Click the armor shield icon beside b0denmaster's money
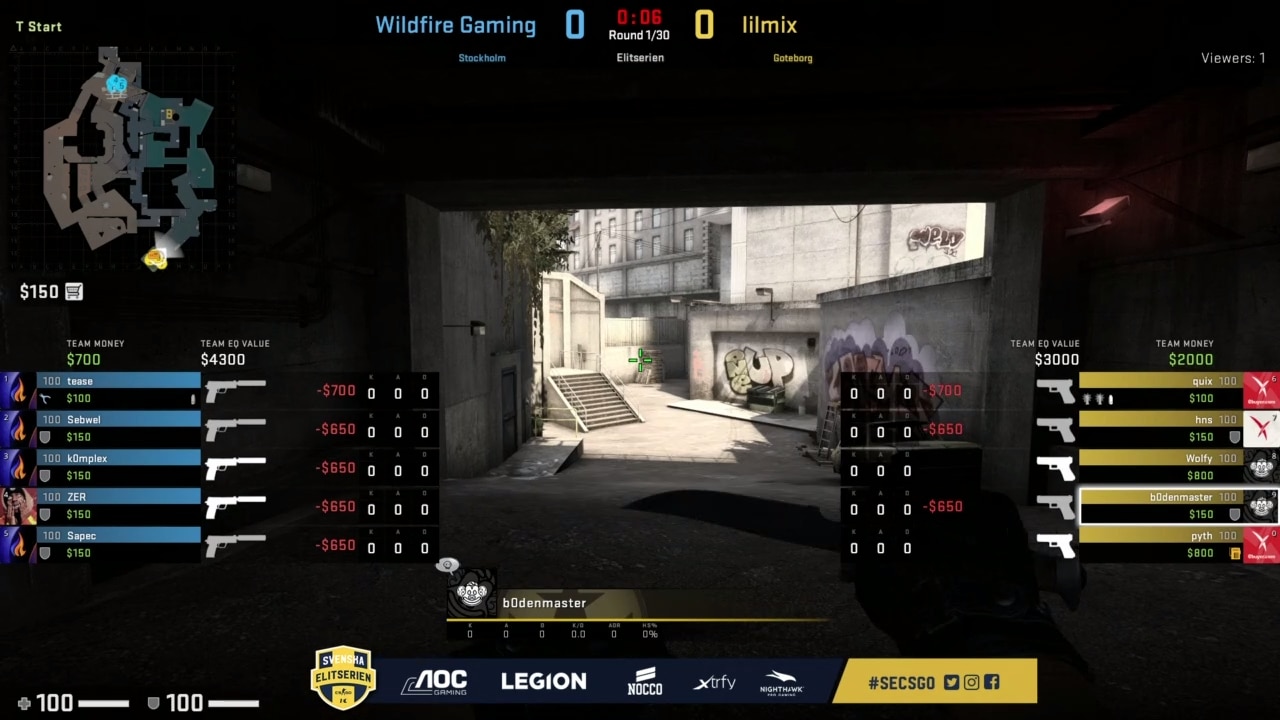 coord(1234,512)
